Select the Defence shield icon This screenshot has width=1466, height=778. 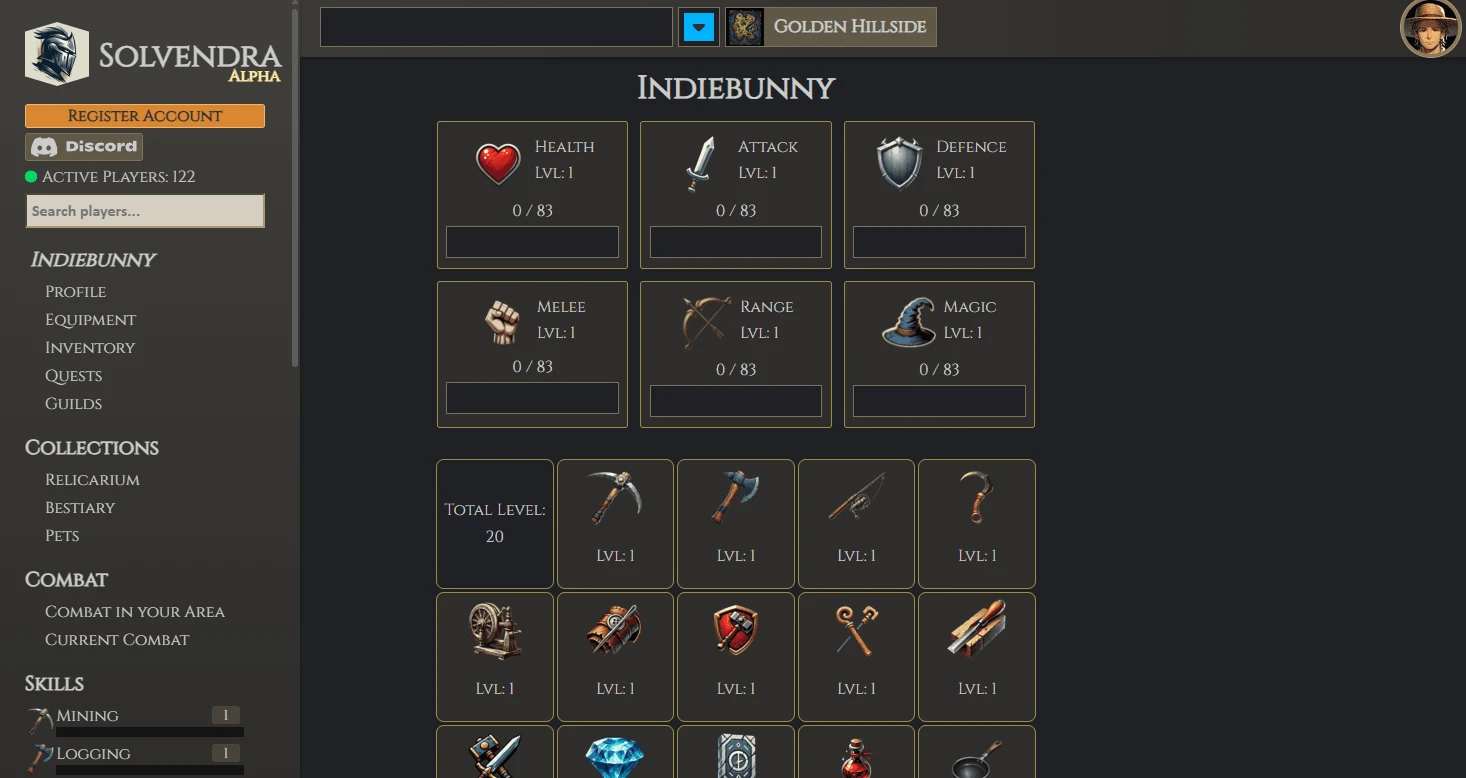coord(899,159)
